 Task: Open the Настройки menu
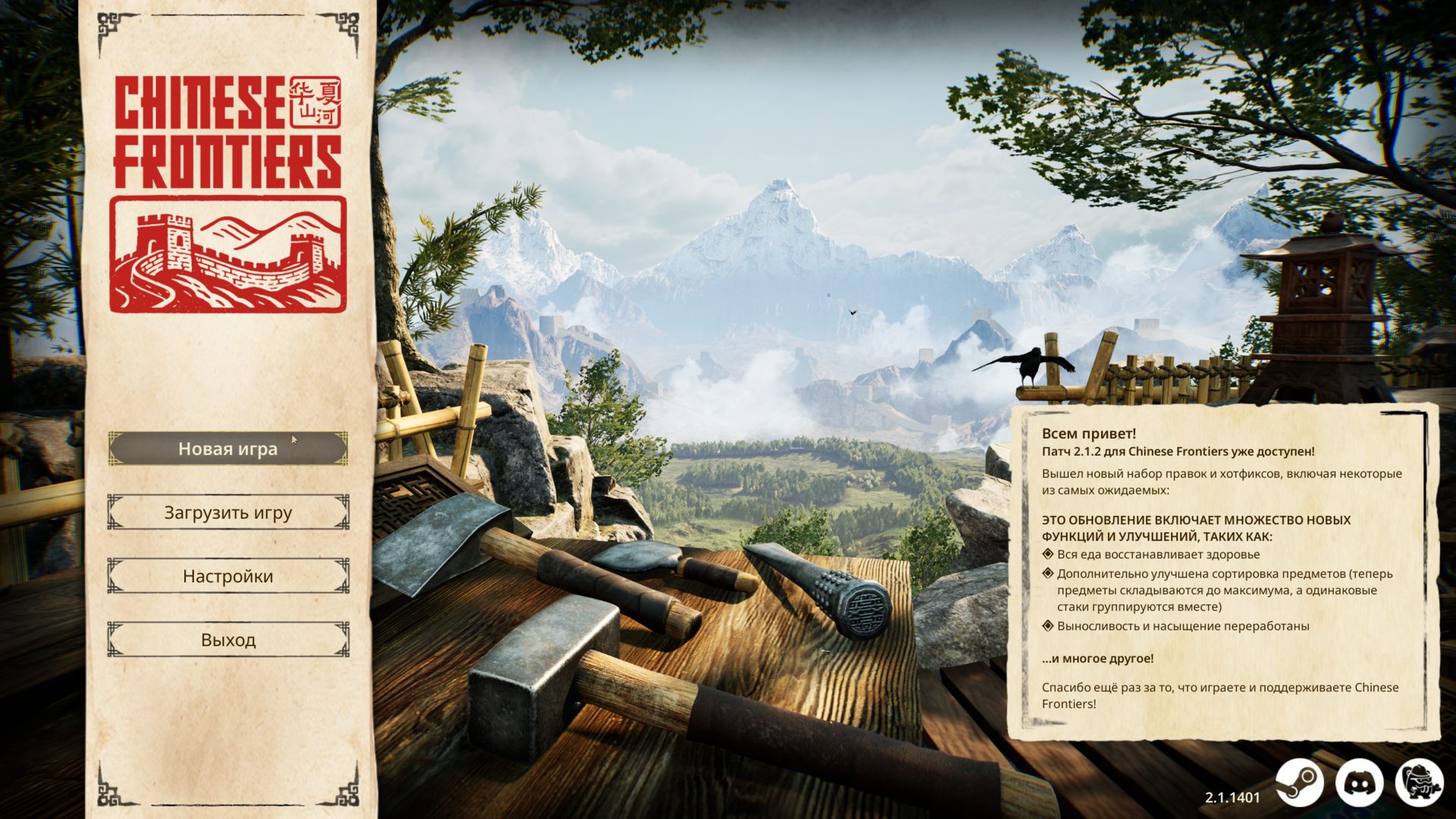pyautogui.click(x=227, y=576)
